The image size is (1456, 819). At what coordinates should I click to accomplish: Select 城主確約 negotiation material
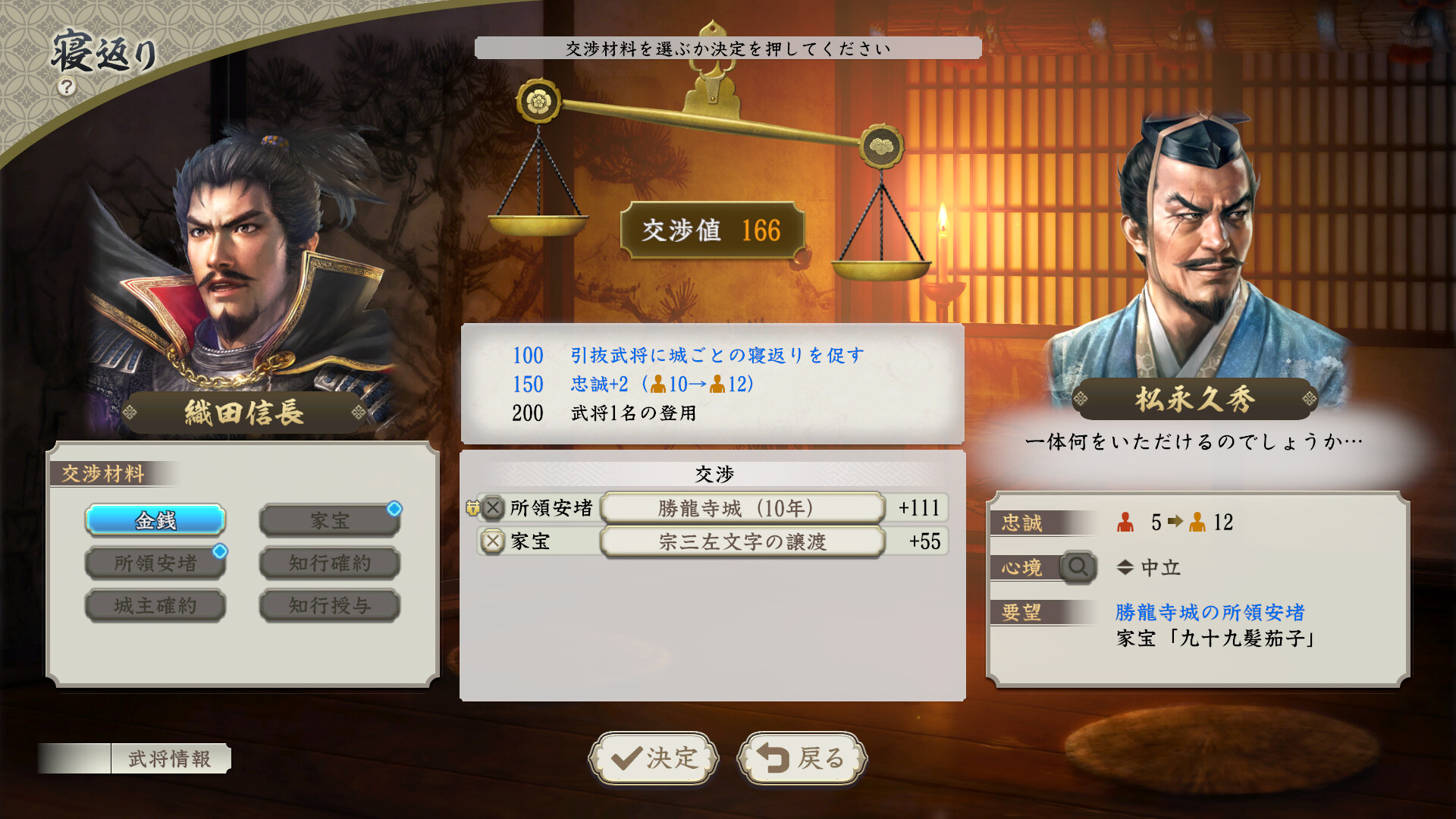(155, 606)
